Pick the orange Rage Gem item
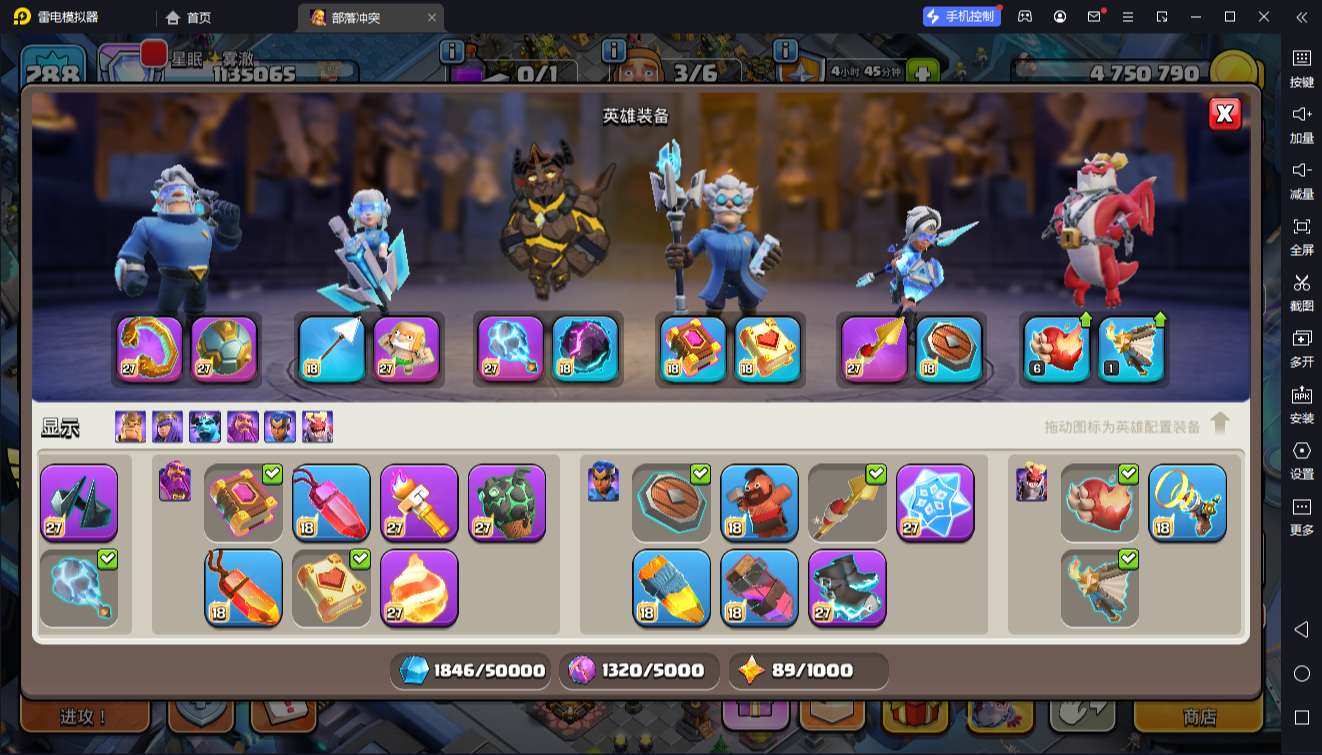The height and width of the screenshot is (755, 1322). coord(243,588)
